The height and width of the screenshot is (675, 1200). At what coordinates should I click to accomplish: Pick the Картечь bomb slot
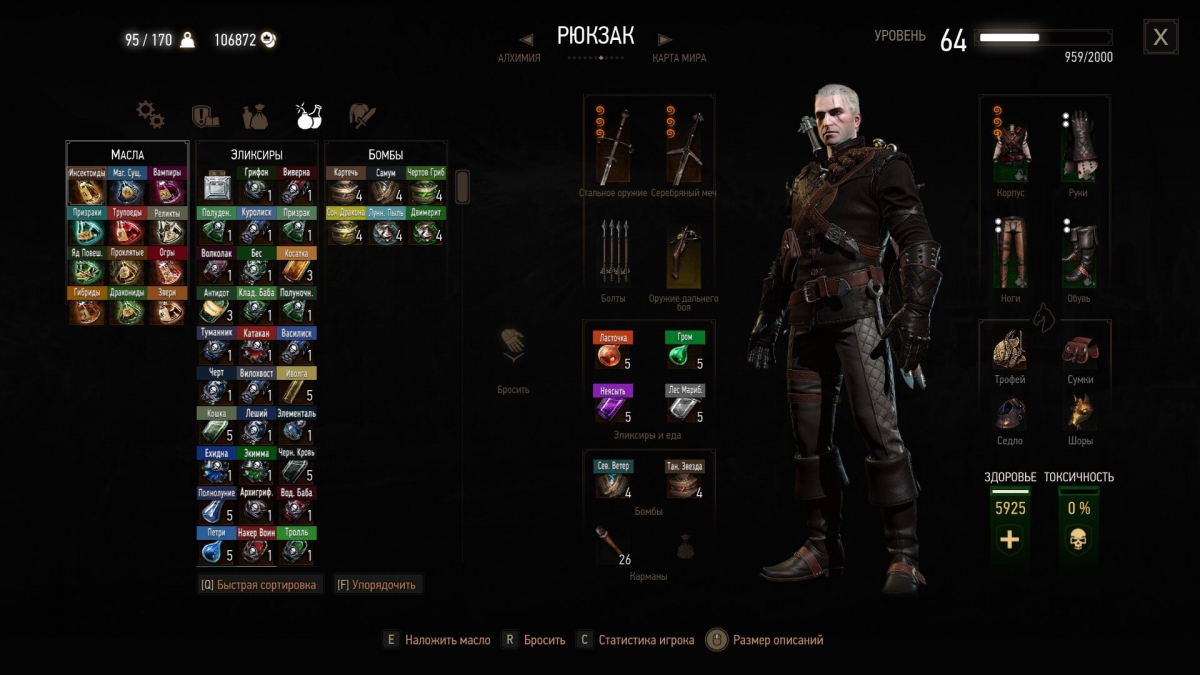point(346,186)
